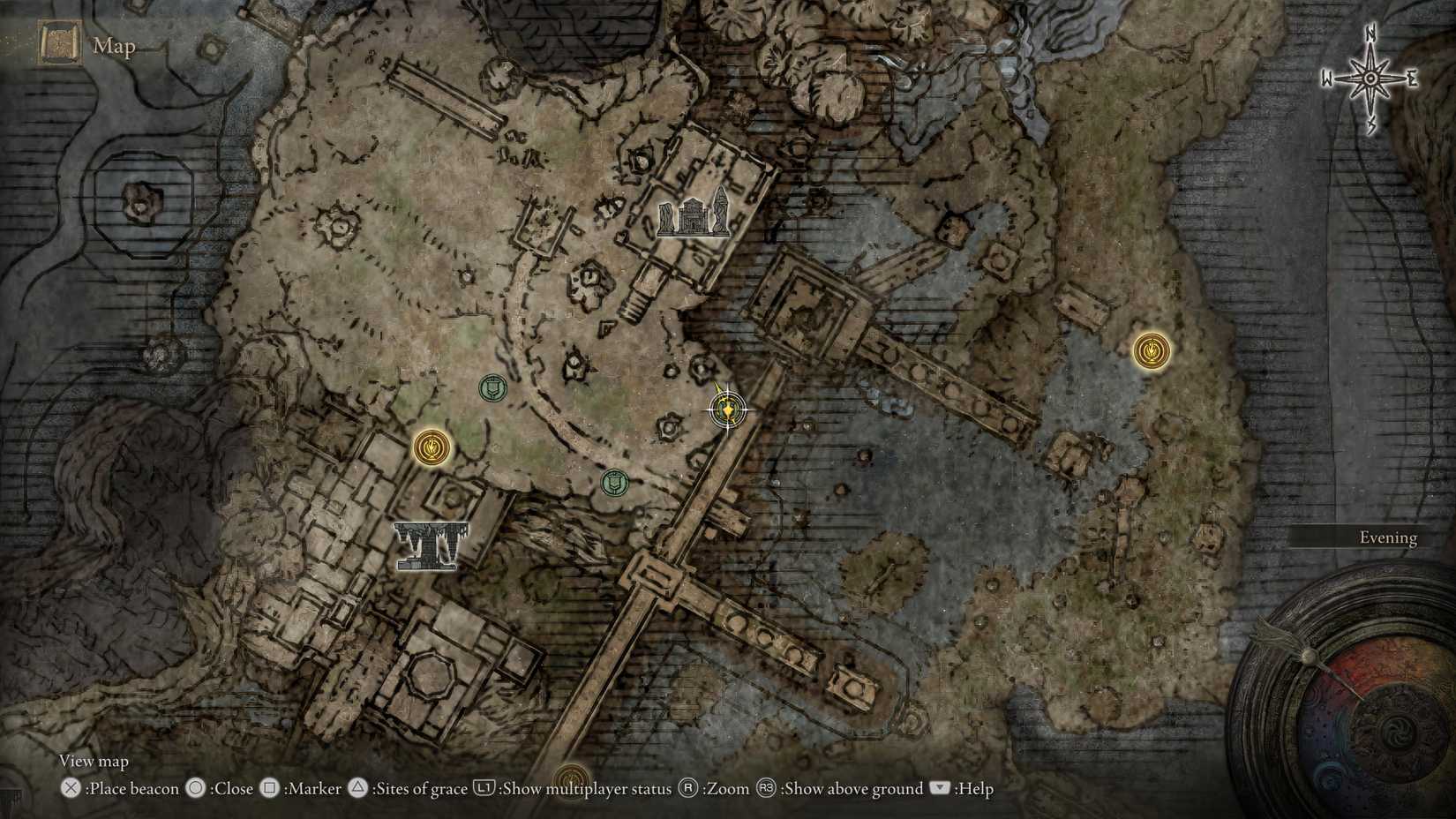Open the Help prompt
The image size is (1456, 819).
click(972, 789)
